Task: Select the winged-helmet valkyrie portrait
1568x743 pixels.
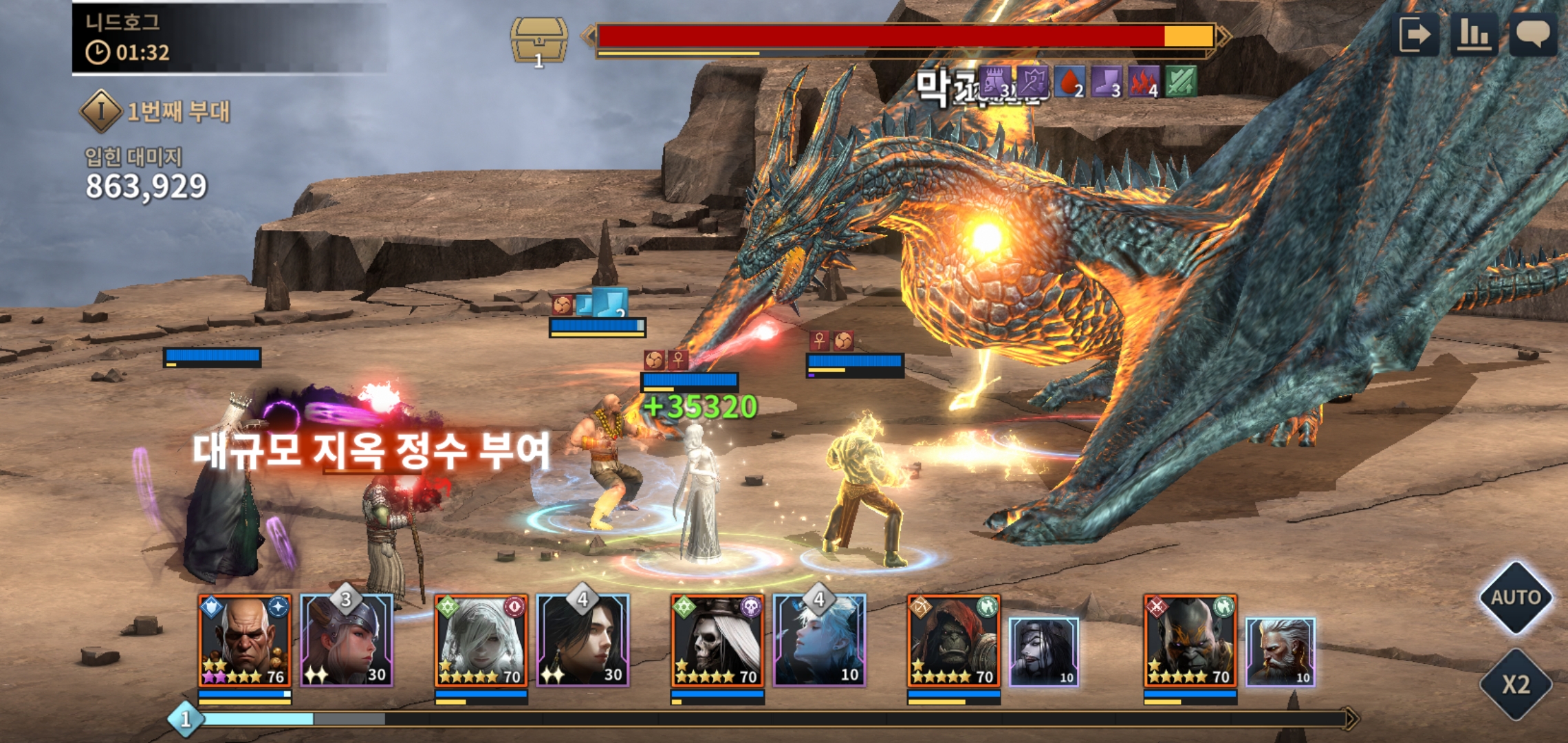Action: pos(347,641)
